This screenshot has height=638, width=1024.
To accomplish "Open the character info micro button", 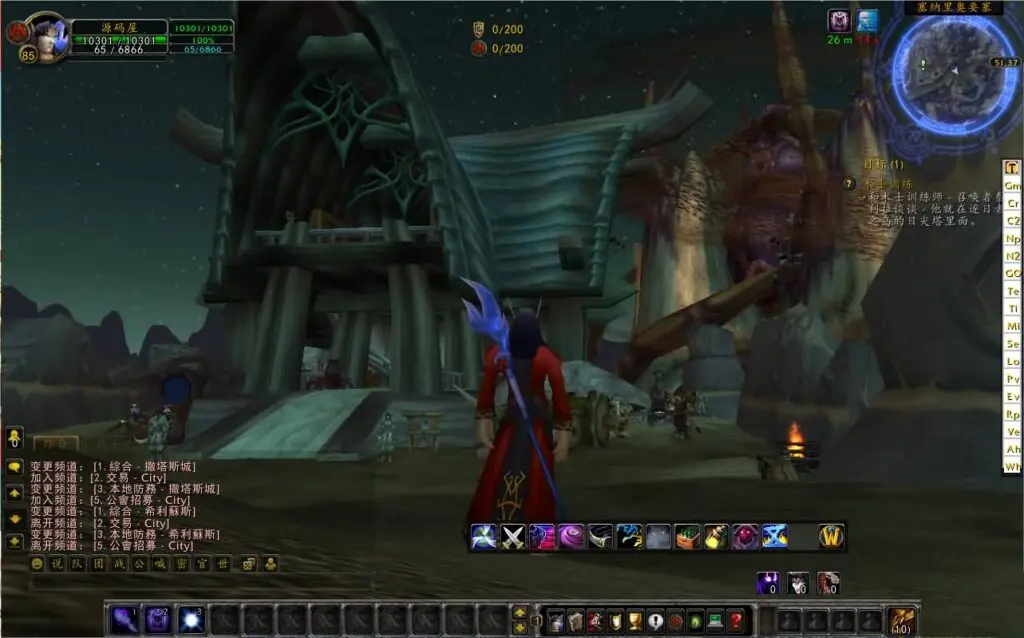I will click(554, 621).
